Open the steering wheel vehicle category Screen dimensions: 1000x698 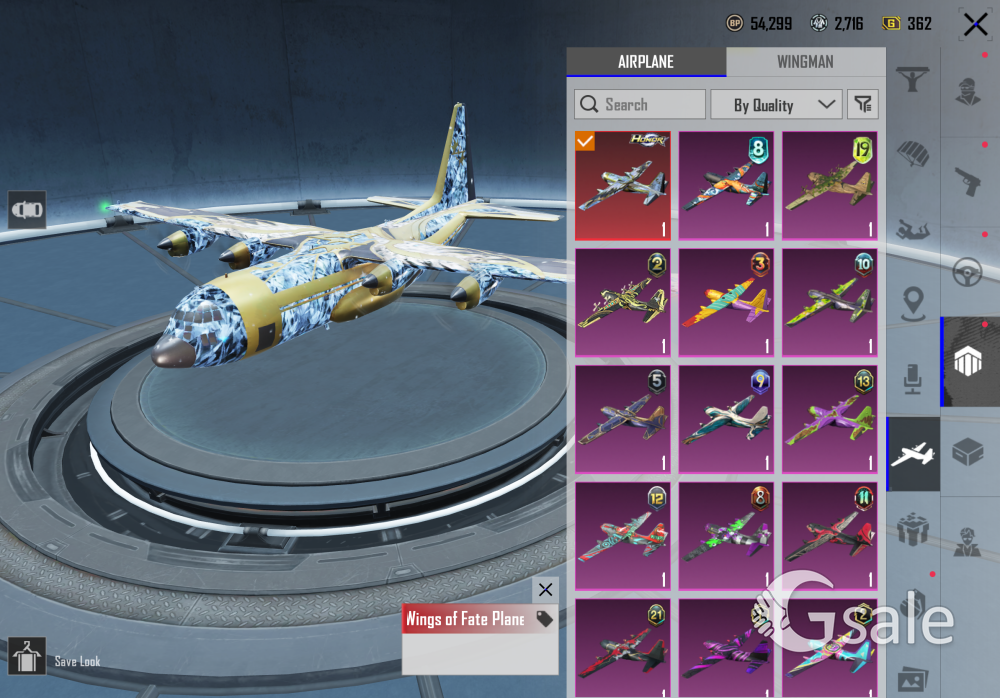967,272
